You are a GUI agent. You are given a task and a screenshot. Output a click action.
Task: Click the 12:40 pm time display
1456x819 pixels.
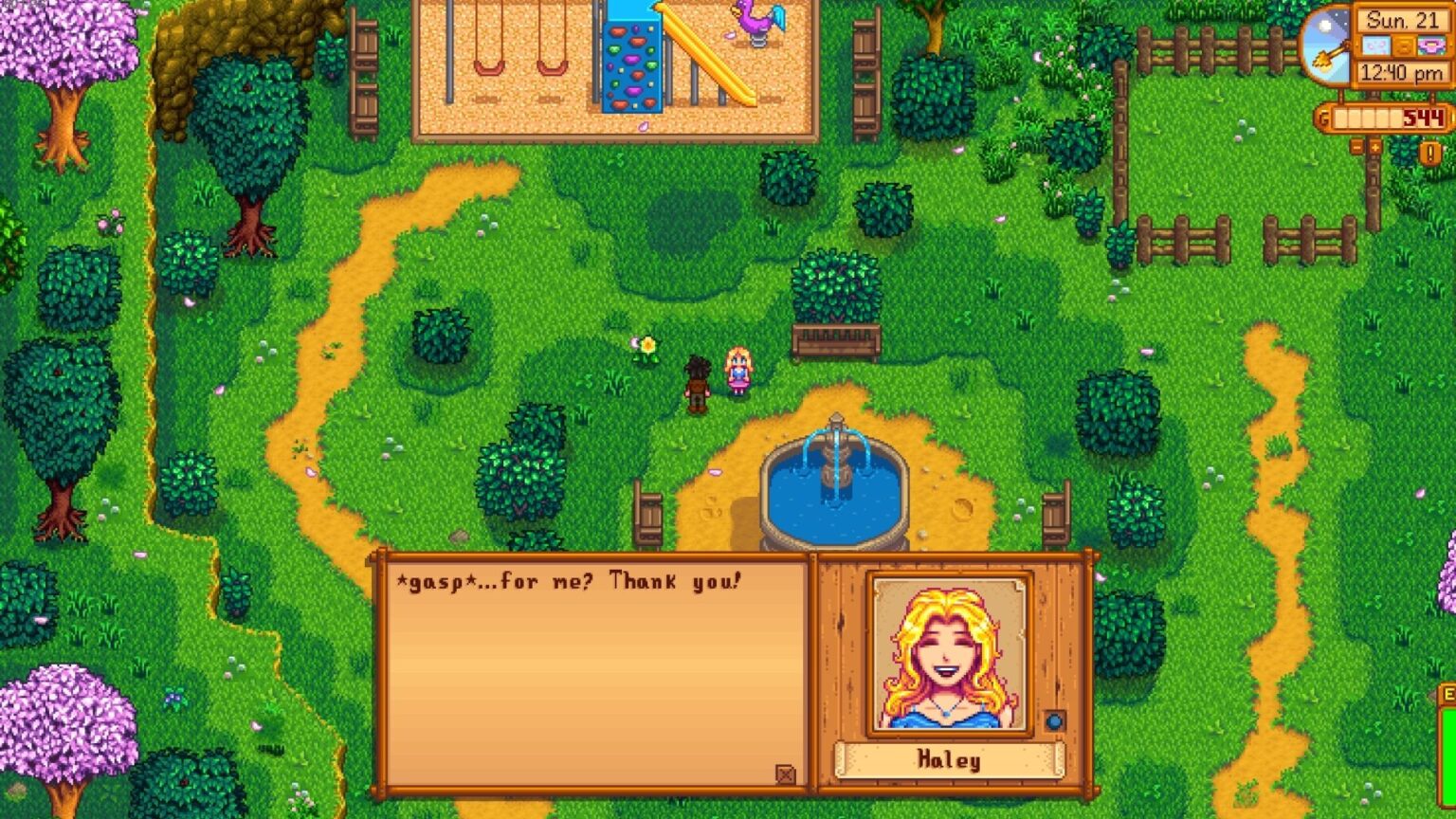(x=1403, y=71)
